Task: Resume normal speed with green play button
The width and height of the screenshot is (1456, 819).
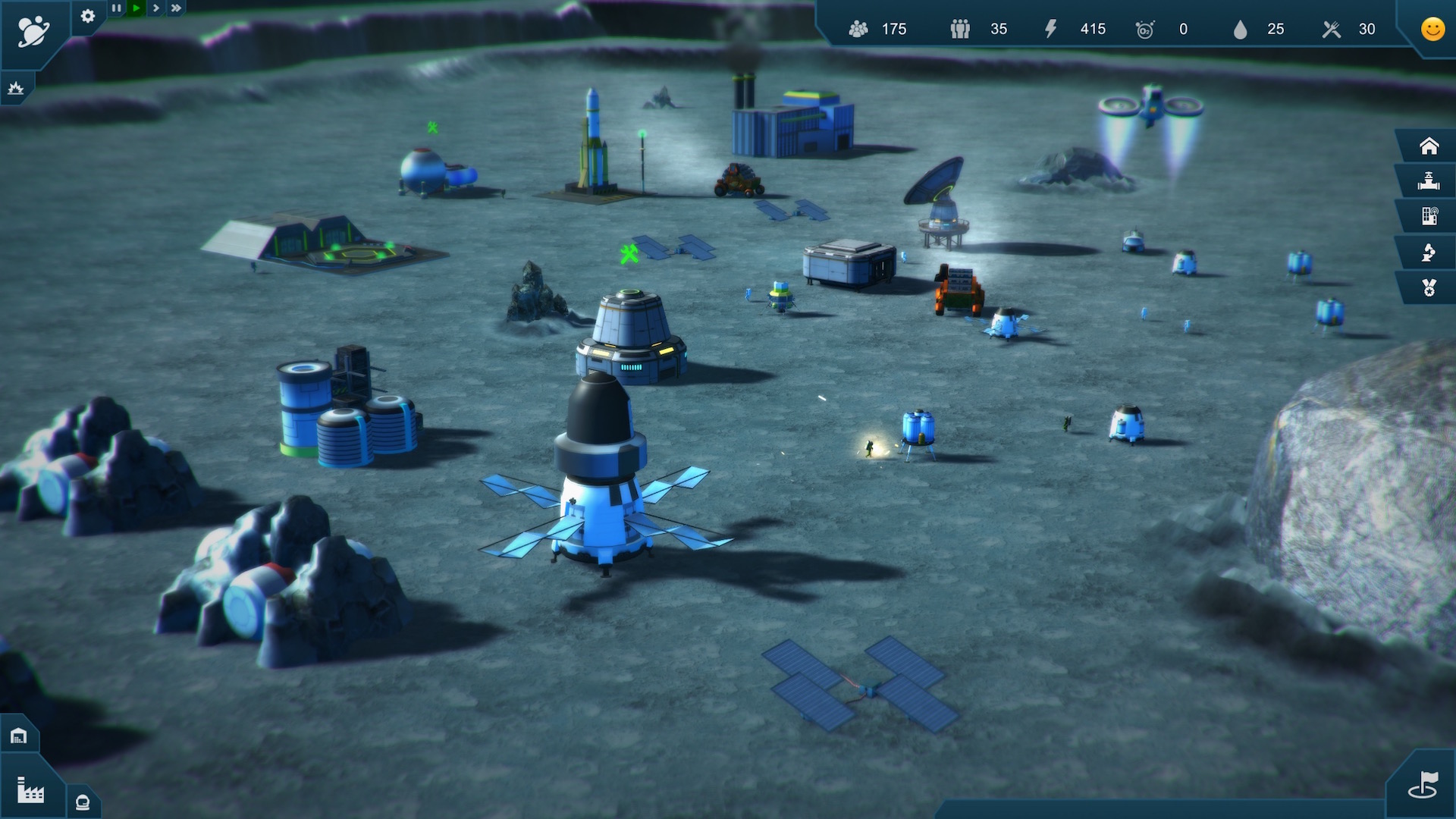Action: (135, 8)
